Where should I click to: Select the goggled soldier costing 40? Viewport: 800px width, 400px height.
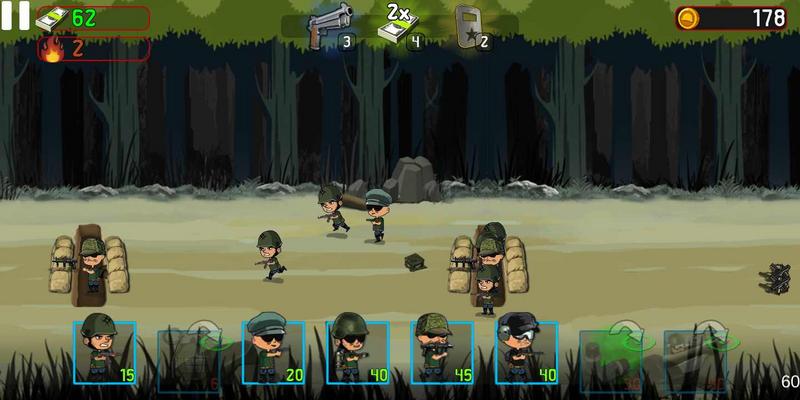coord(526,352)
